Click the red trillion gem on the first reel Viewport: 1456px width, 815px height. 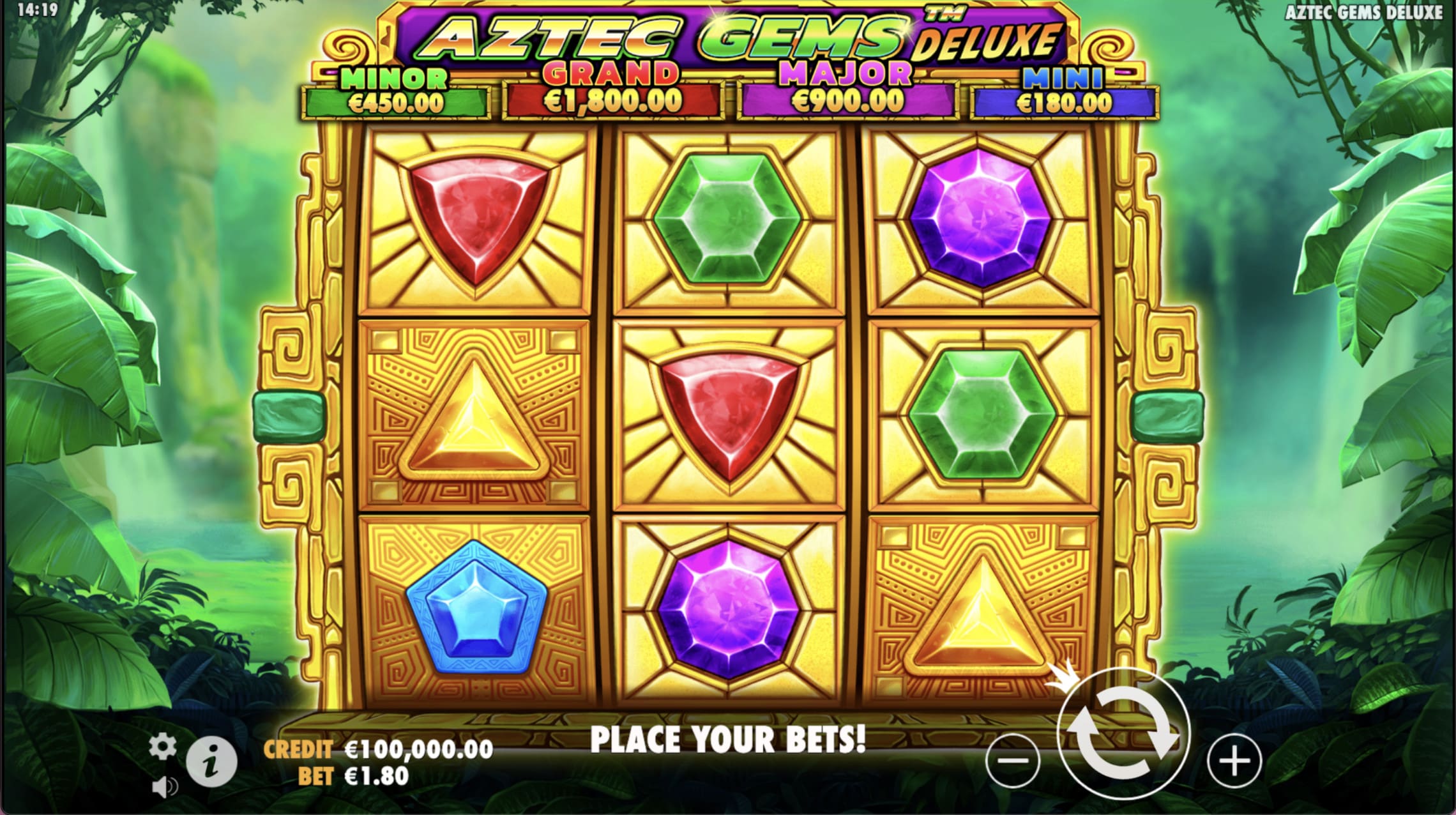tap(476, 224)
